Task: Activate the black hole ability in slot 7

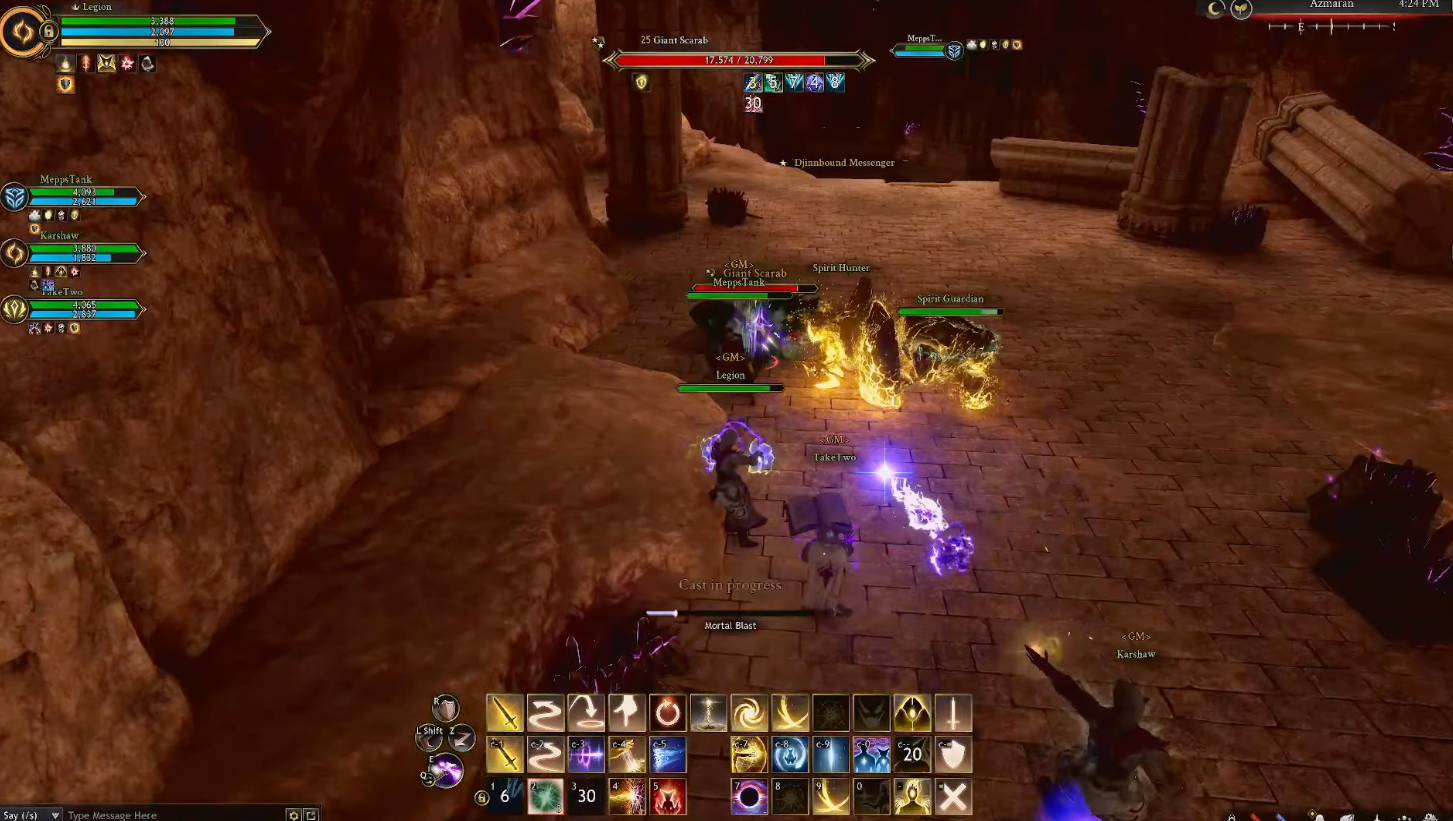Action: point(749,797)
